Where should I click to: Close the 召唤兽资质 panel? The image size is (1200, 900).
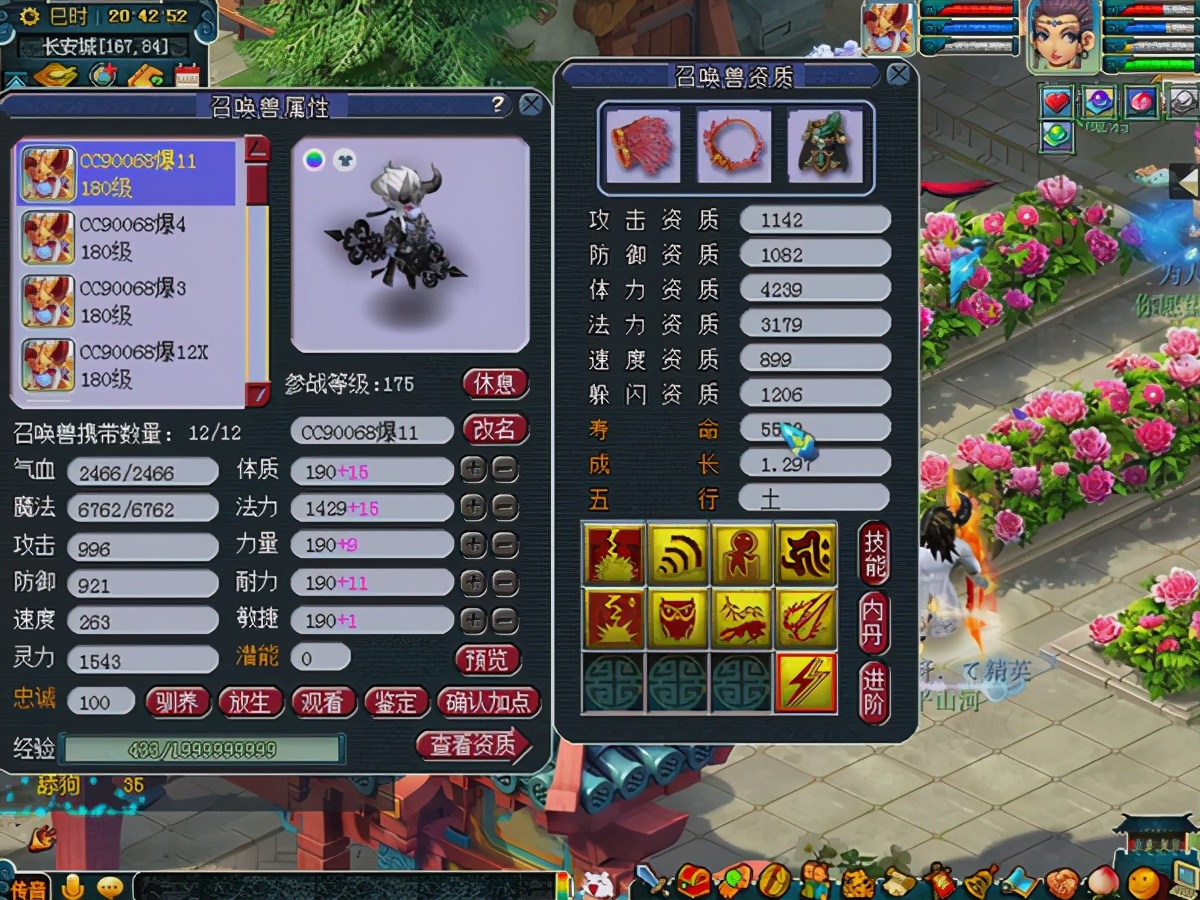[898, 74]
